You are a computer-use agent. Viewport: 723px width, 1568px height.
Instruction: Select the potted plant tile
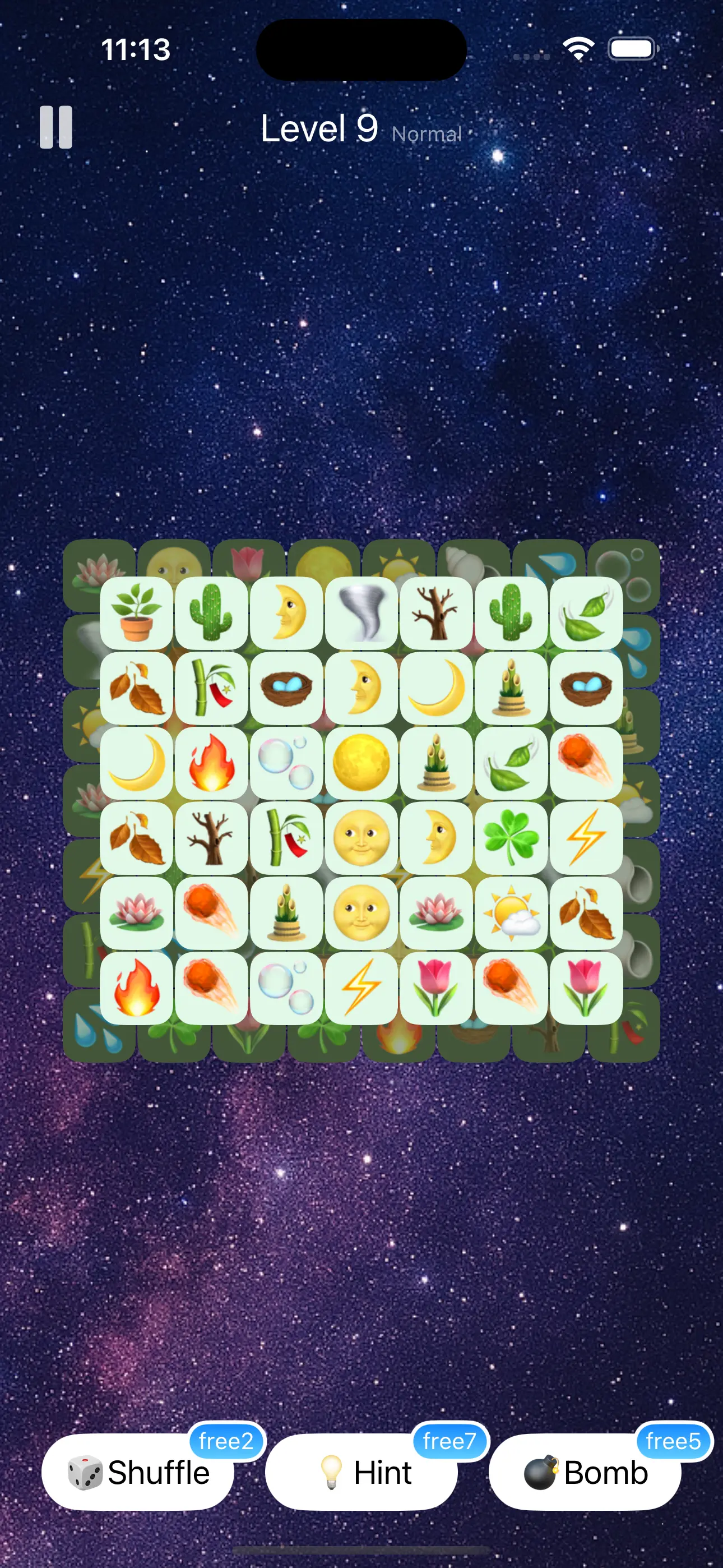point(137,614)
